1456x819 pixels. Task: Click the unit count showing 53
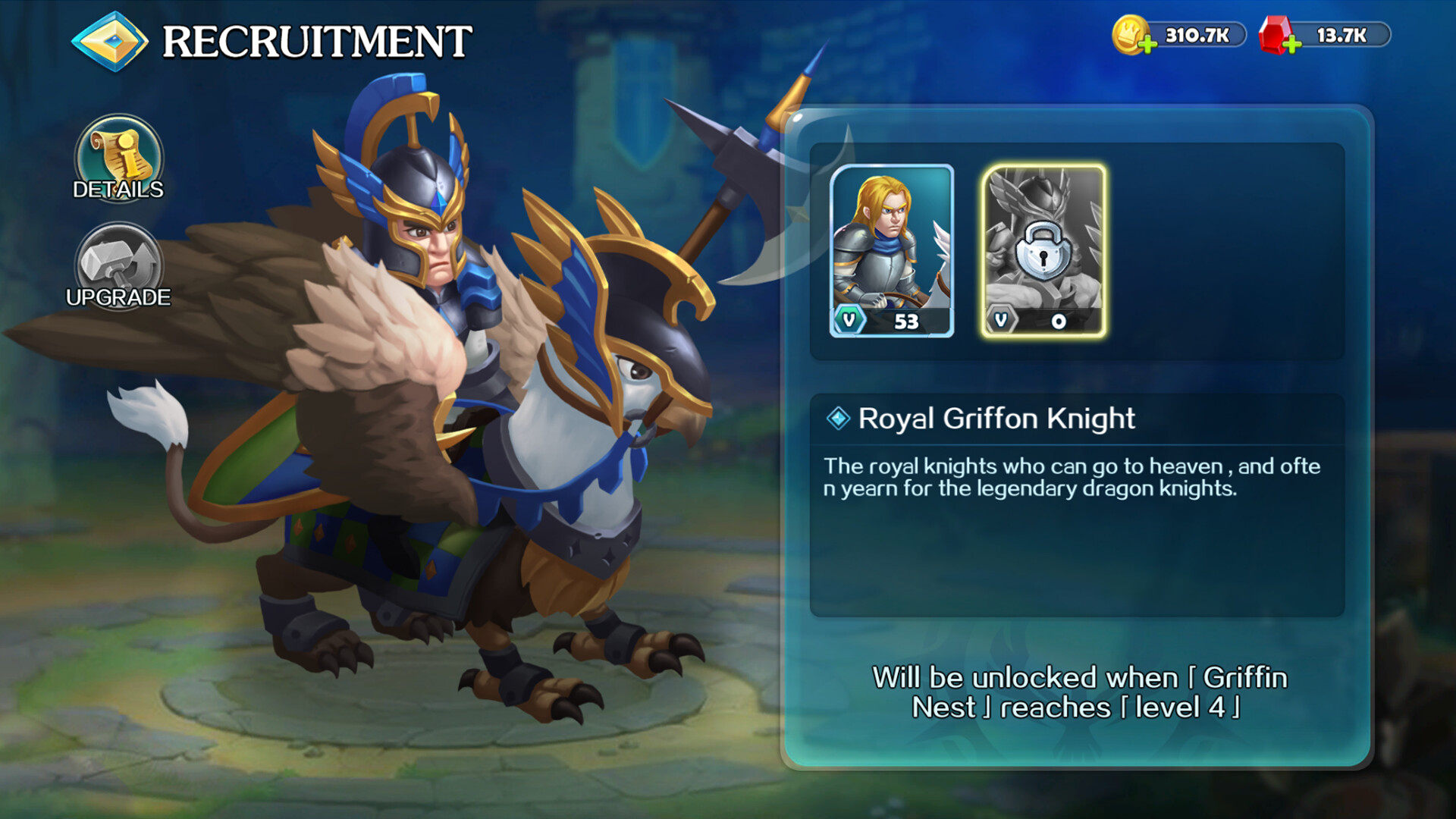(908, 321)
